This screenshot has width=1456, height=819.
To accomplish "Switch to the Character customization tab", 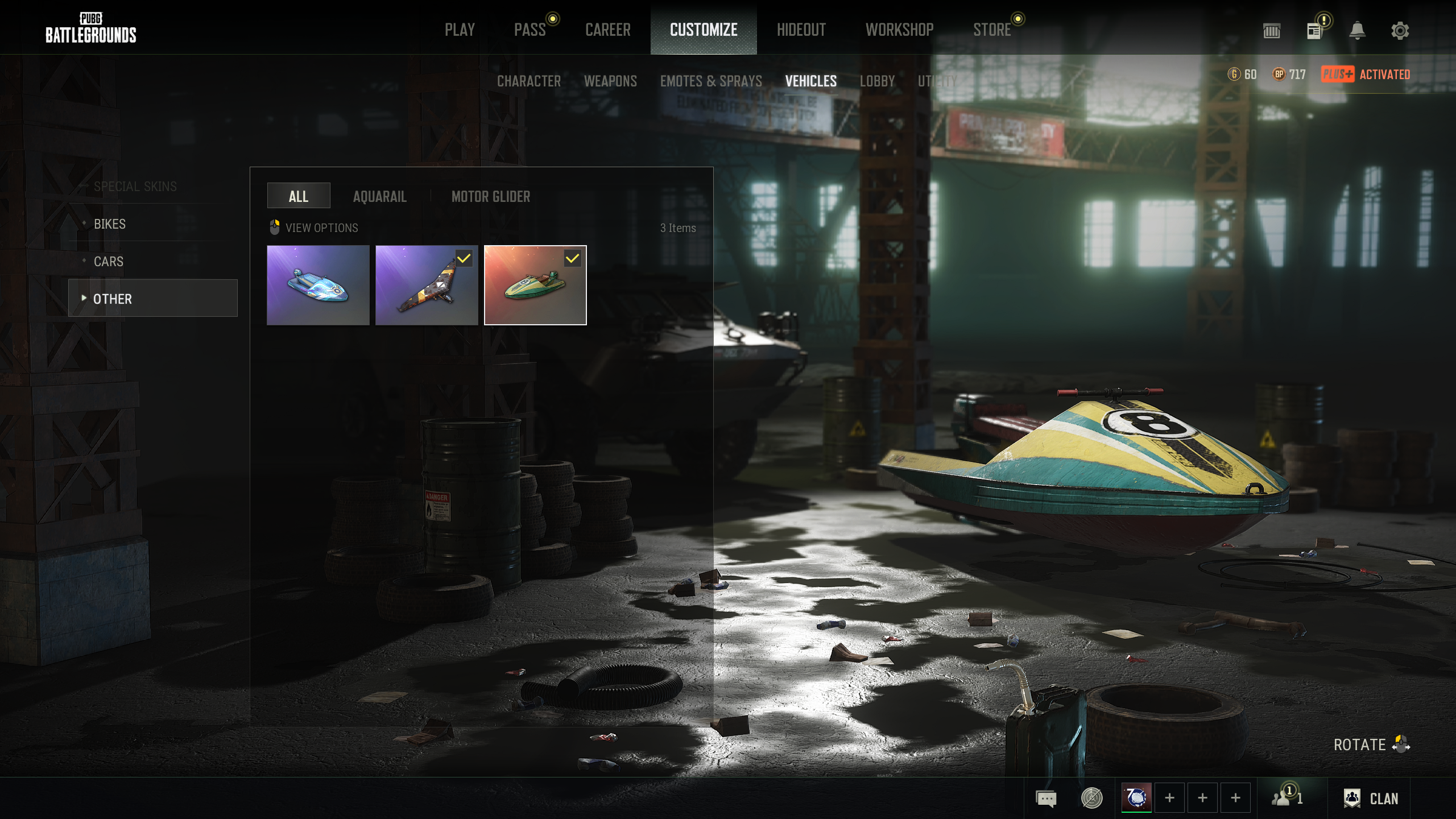I will point(528,81).
